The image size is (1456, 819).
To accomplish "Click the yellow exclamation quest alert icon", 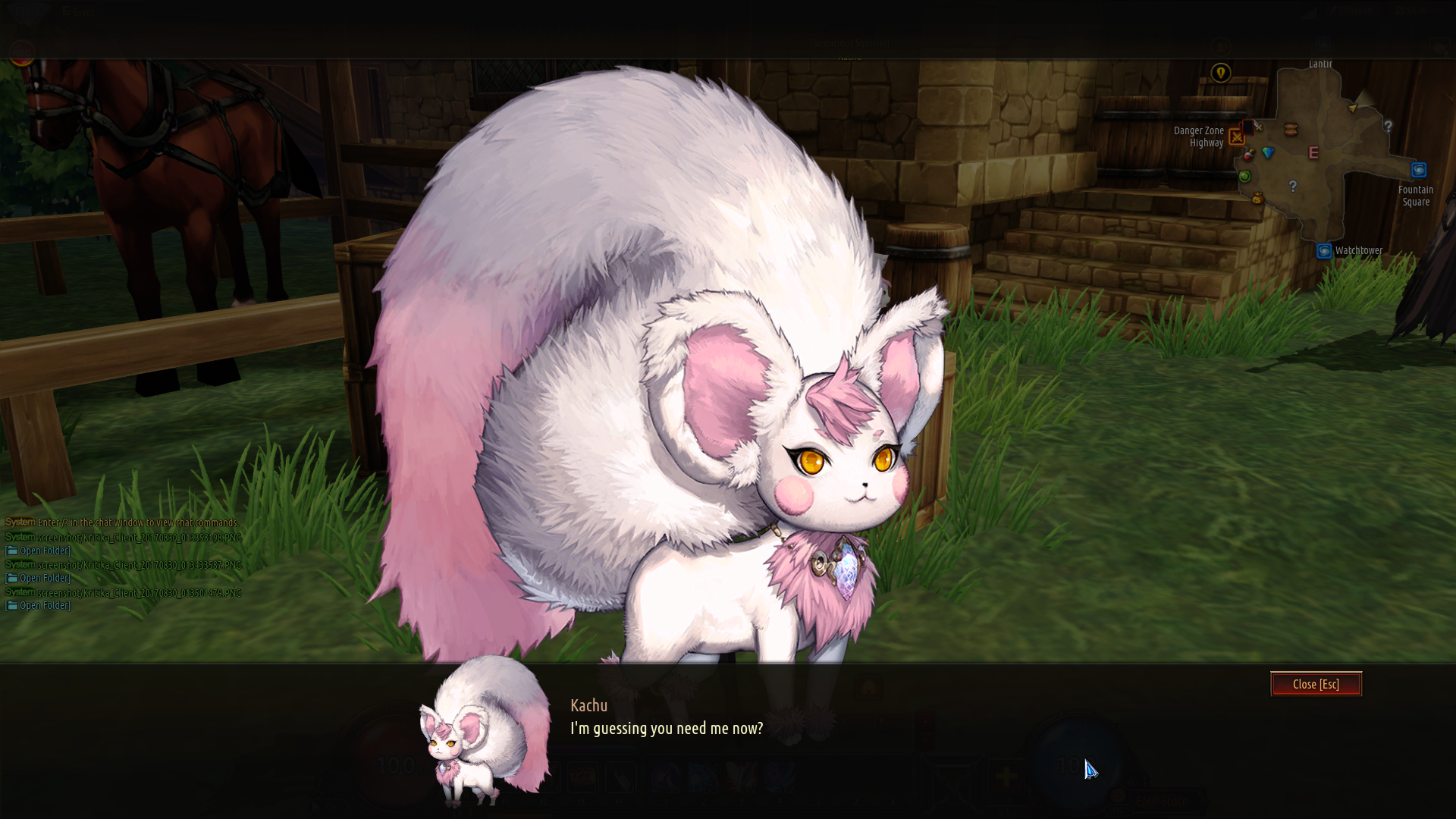I will tap(1220, 73).
